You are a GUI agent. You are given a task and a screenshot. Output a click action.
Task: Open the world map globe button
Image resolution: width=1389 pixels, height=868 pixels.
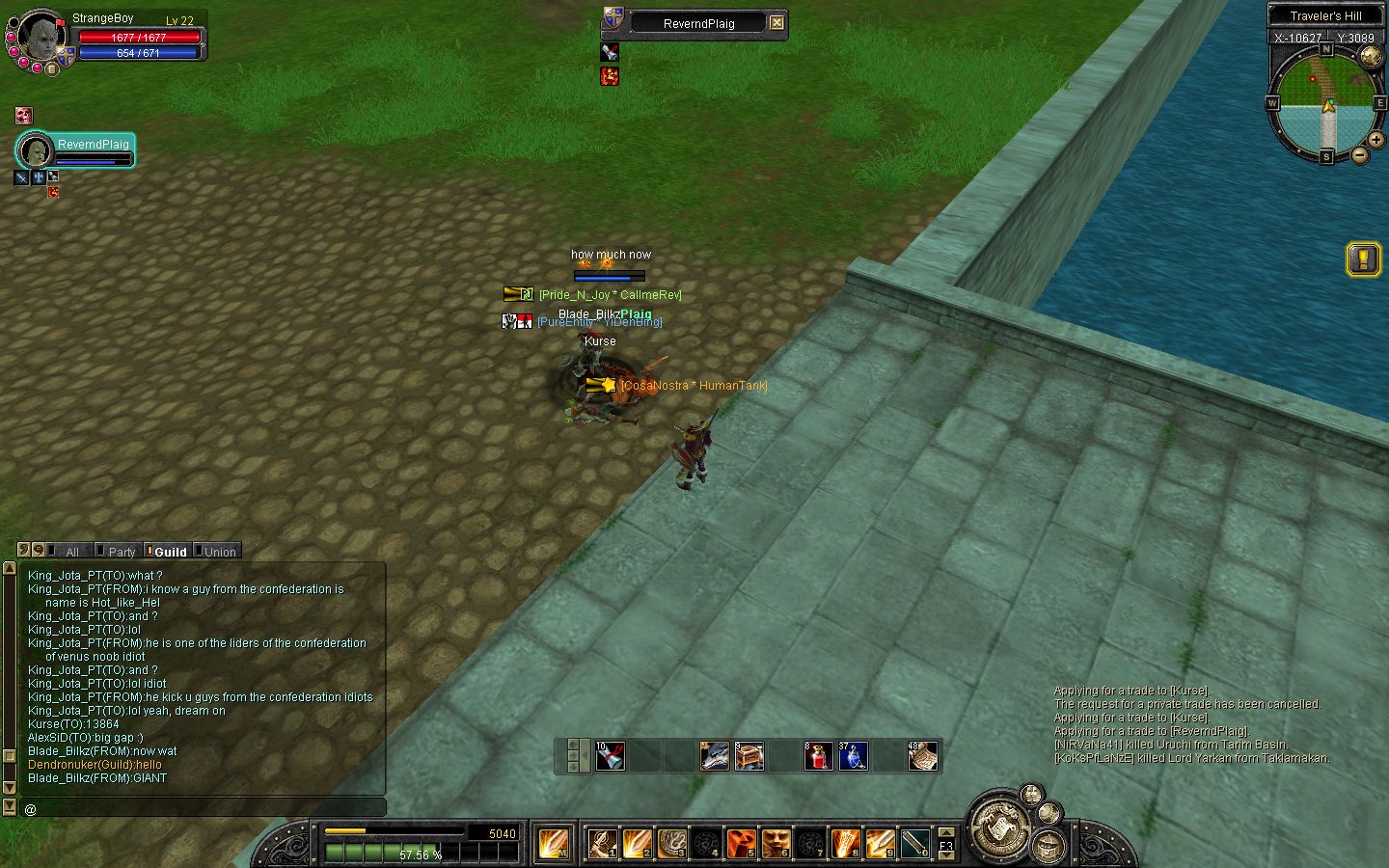1371,56
